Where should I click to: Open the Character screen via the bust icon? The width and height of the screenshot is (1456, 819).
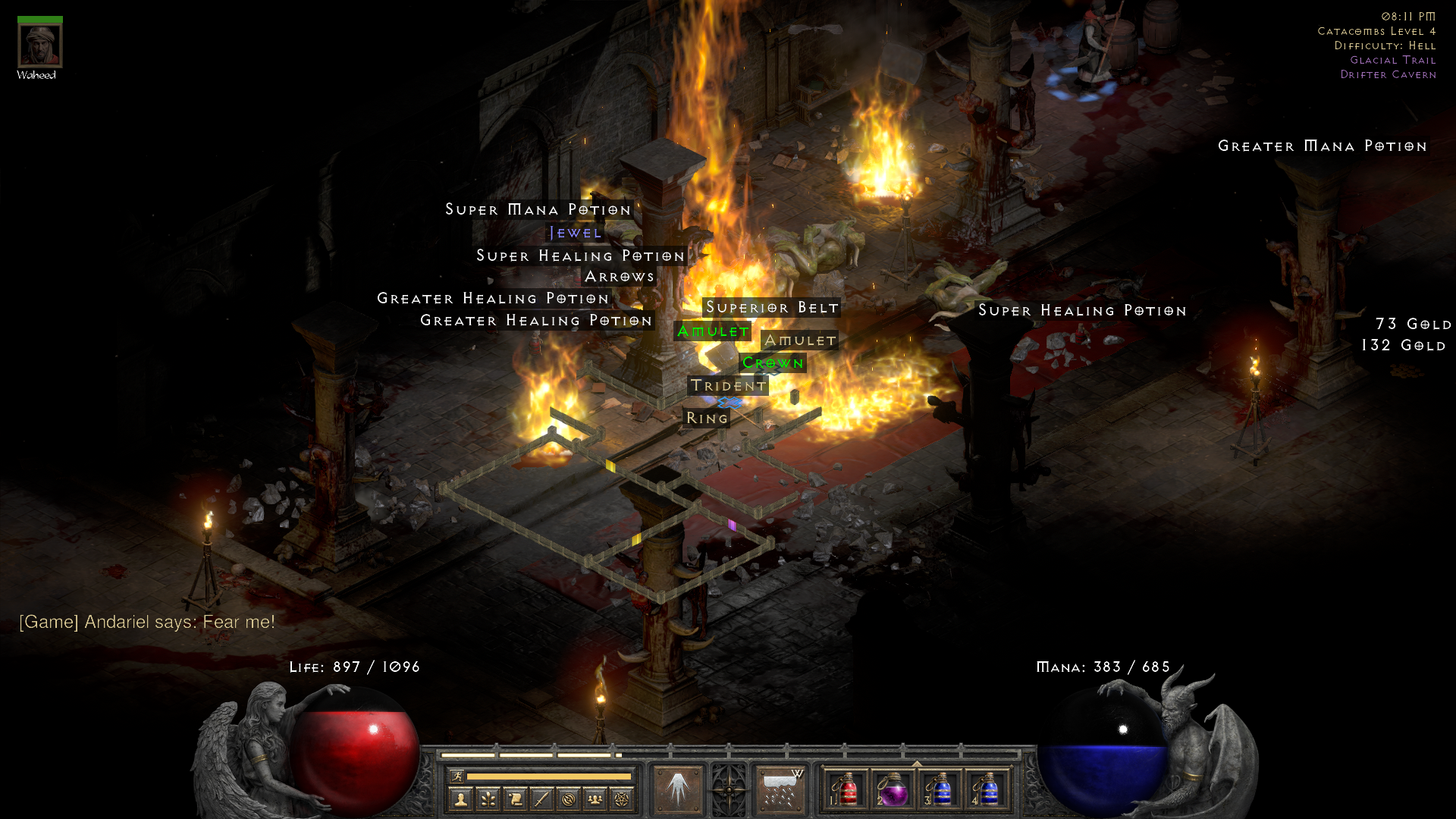(x=461, y=799)
